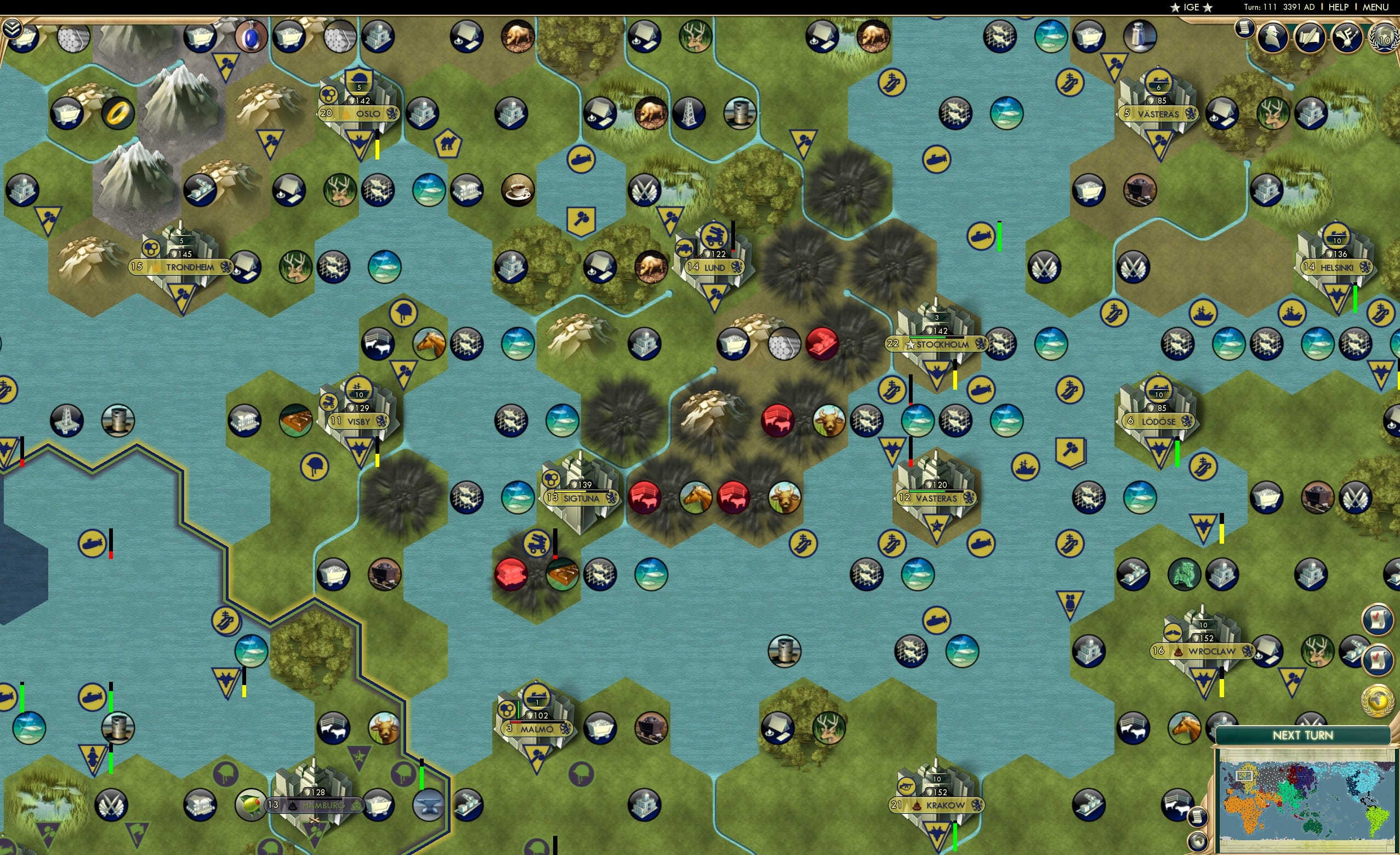Image resolution: width=1400 pixels, height=855 pixels.
Task: Click the laurel wreath notification above the minimap
Action: [x=1379, y=700]
